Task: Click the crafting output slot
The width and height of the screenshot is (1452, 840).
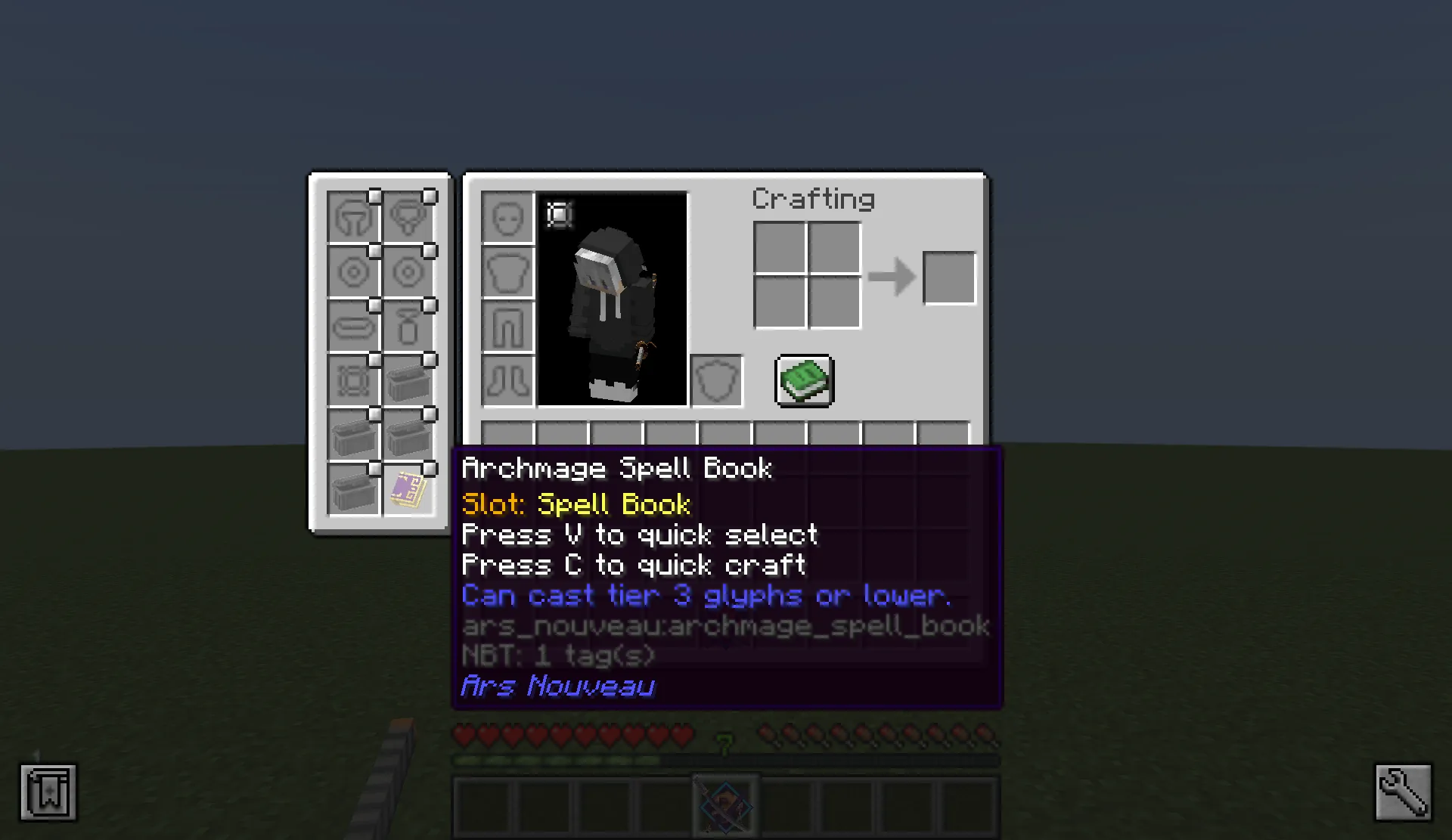Action: pyautogui.click(x=949, y=276)
